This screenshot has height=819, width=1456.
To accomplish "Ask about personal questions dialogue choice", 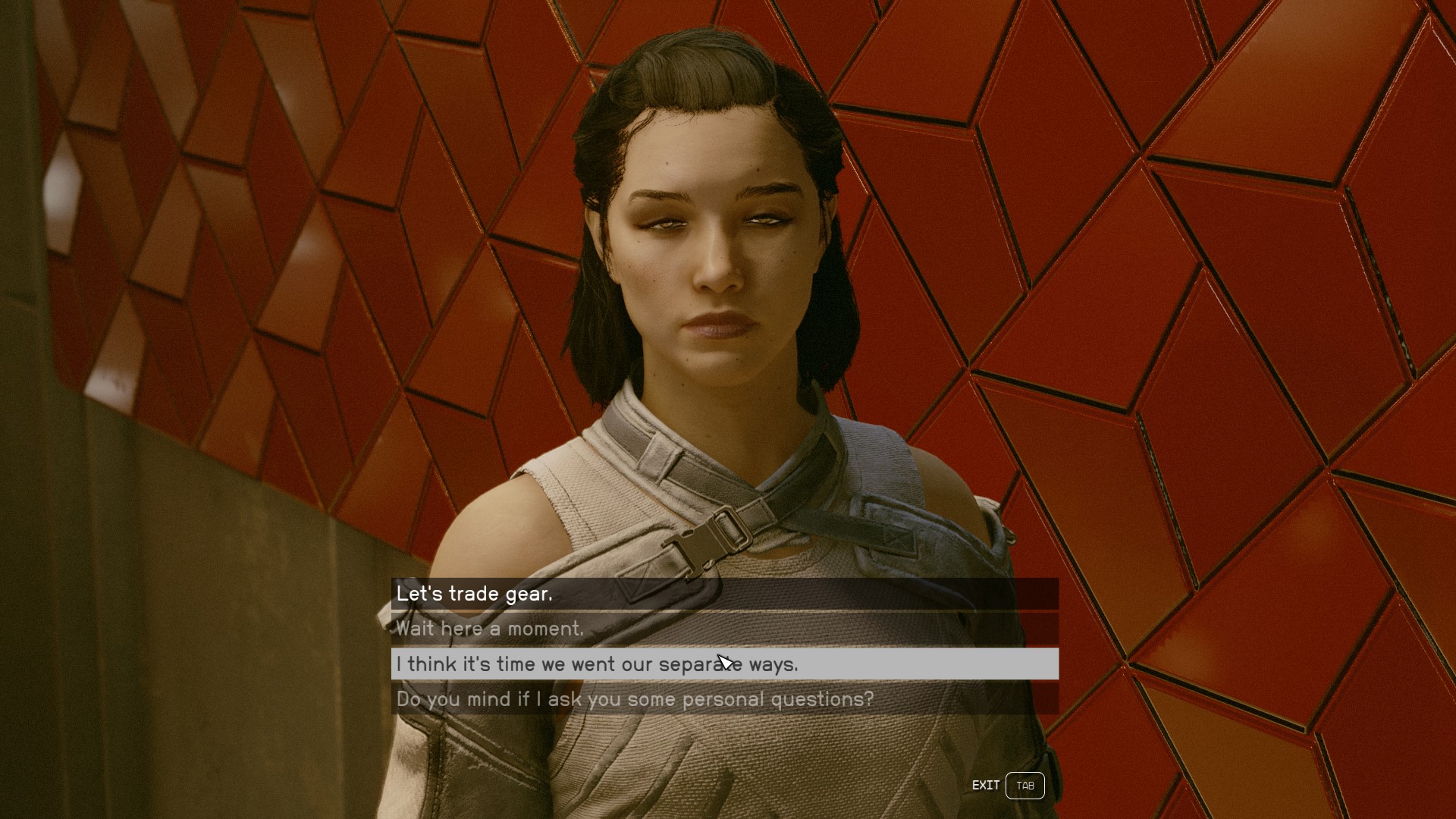I will pyautogui.click(x=635, y=699).
